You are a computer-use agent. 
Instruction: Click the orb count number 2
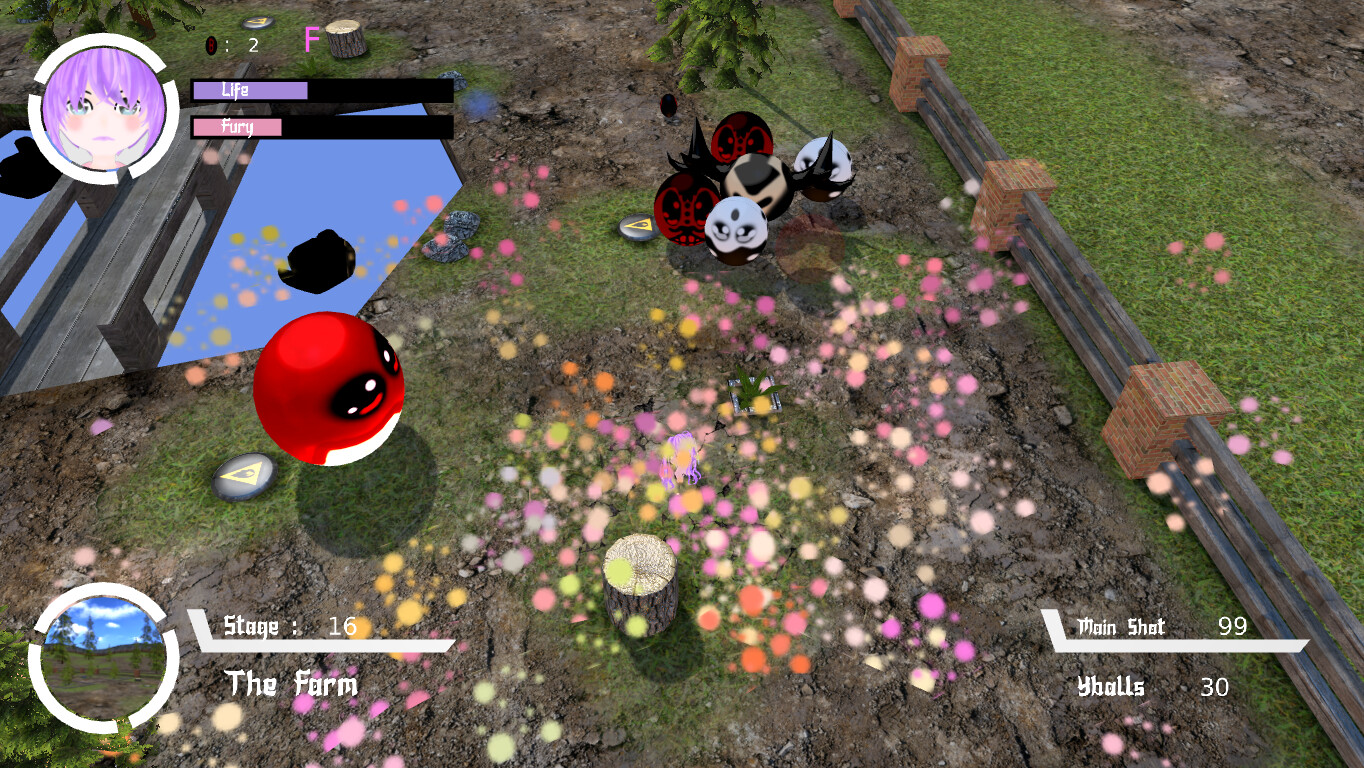pos(252,43)
